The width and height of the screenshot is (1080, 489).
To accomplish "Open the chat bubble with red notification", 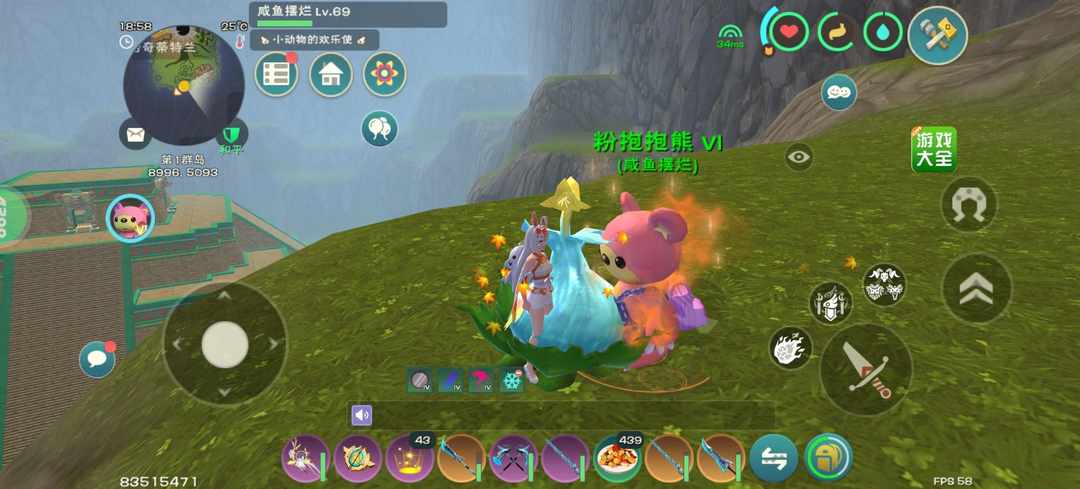I will click(97, 358).
